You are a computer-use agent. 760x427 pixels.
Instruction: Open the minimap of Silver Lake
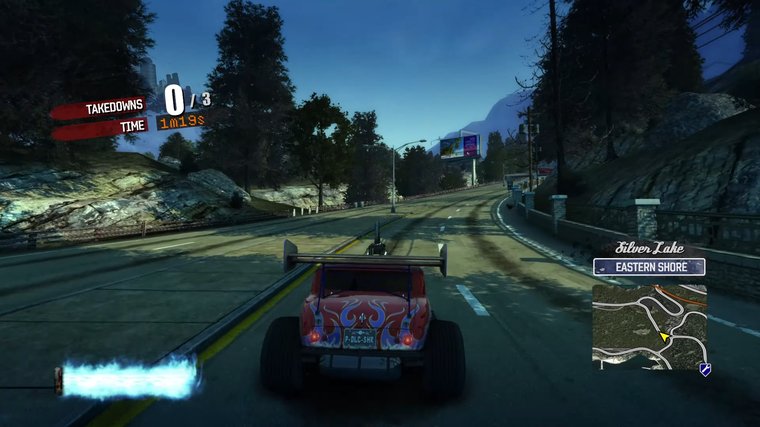point(649,326)
